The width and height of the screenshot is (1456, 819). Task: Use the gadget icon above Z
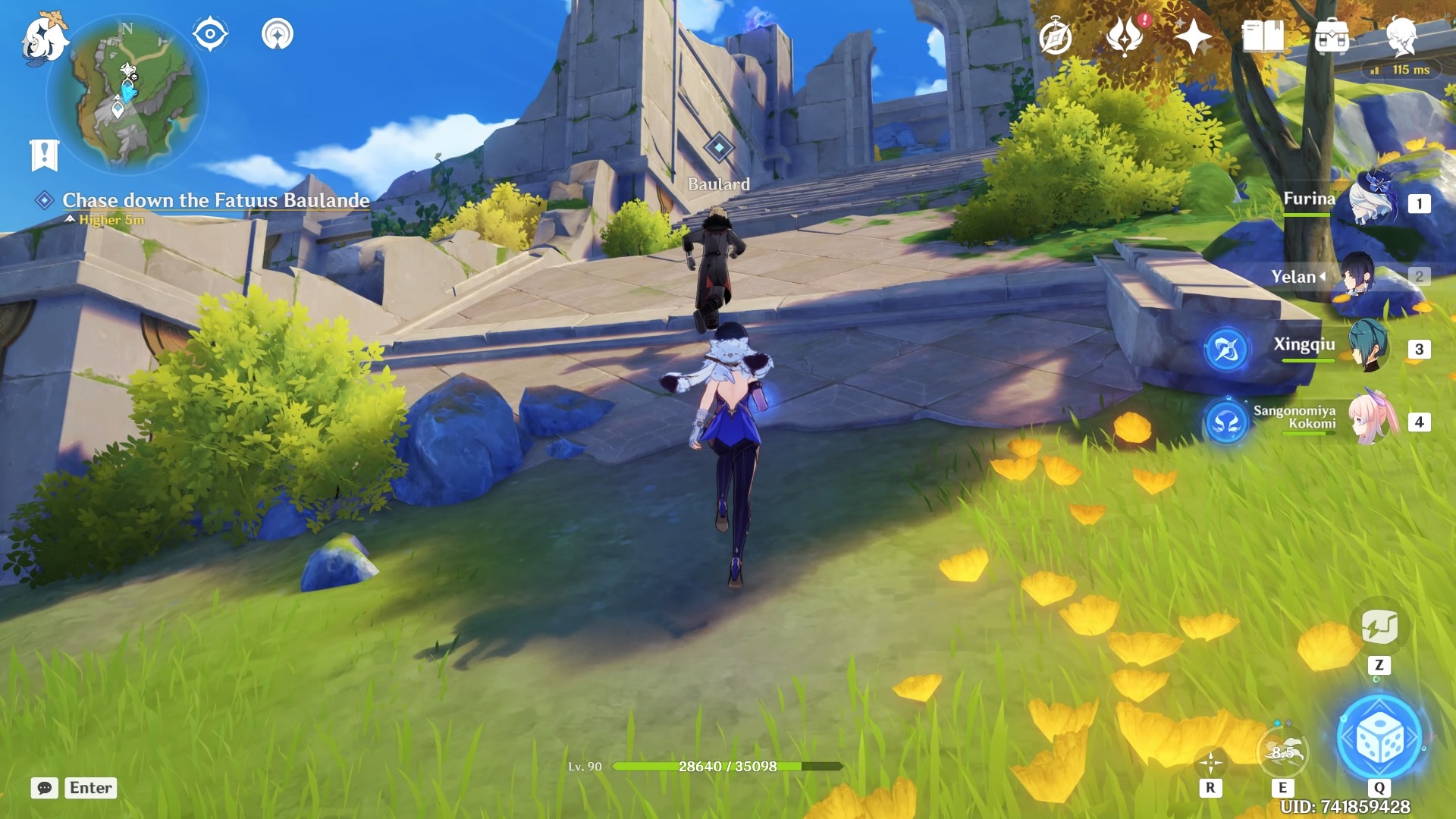(x=1379, y=628)
